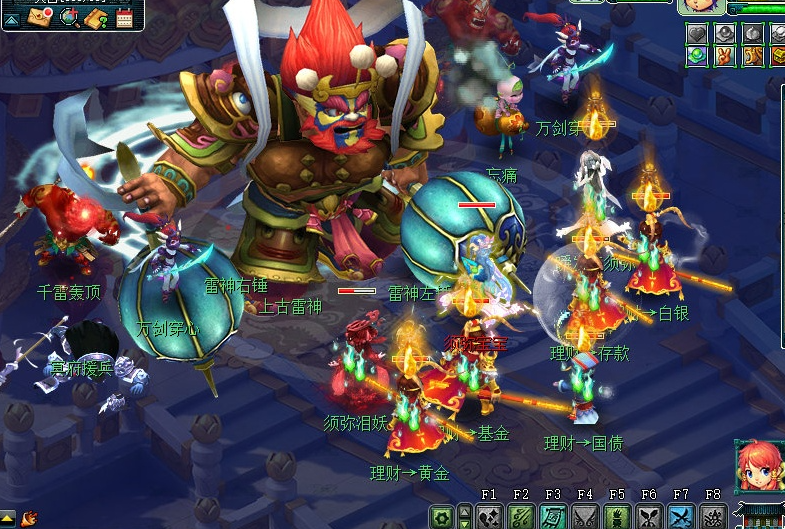Use the F1 hotbar skill
The image size is (785, 529).
489,517
